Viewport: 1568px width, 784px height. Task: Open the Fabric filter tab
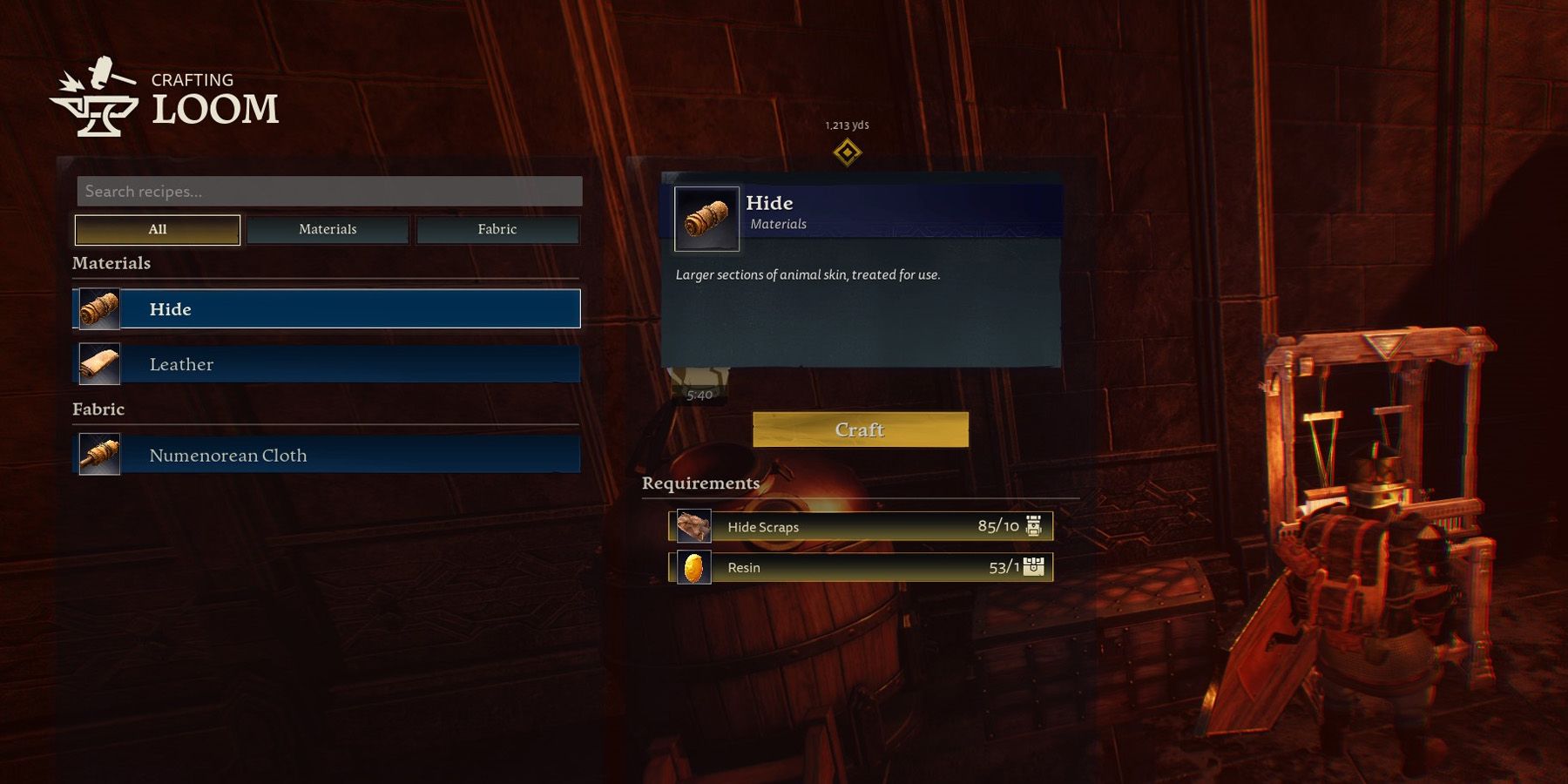(497, 229)
